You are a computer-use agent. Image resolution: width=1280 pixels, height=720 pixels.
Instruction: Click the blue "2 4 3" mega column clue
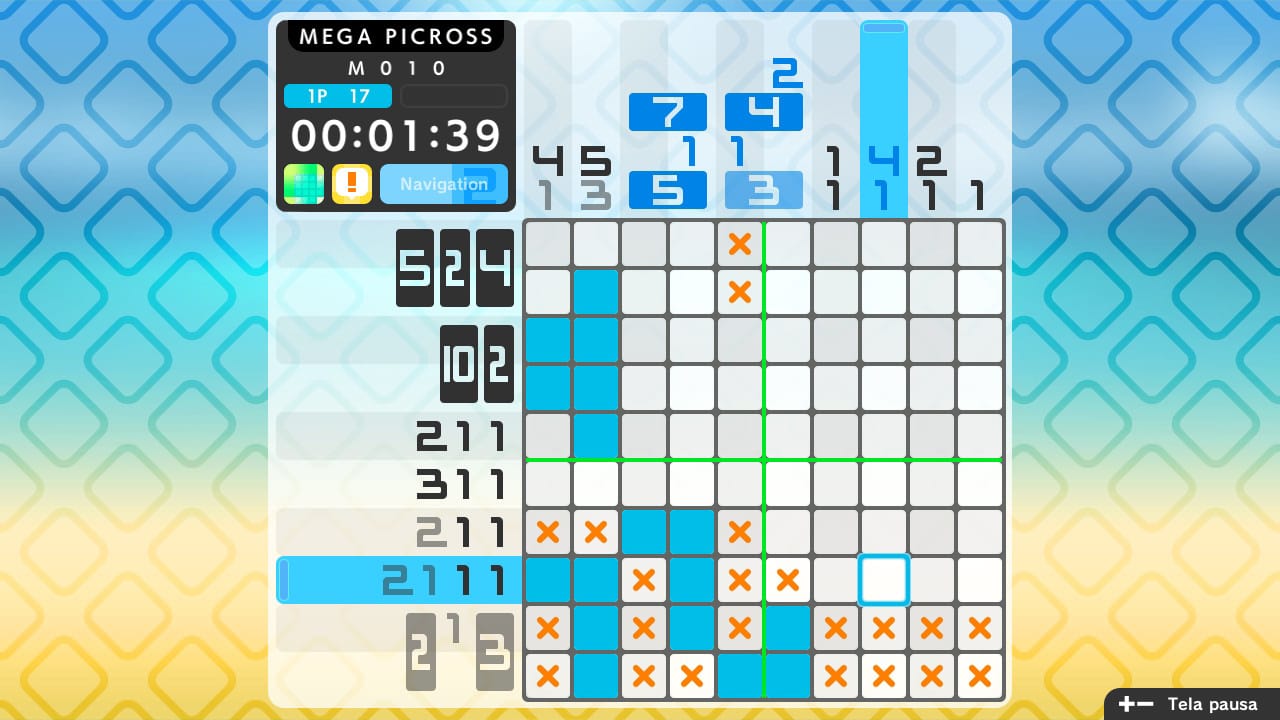[763, 130]
